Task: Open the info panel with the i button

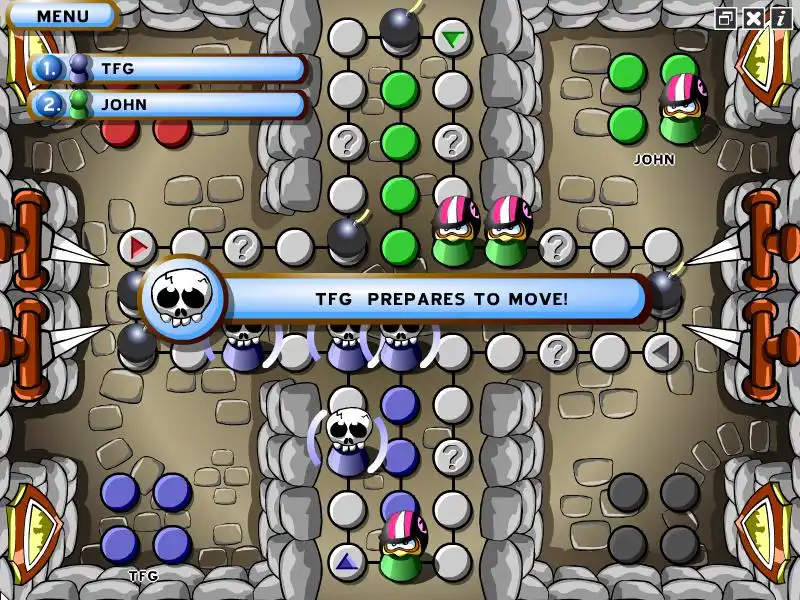Action: click(x=779, y=18)
